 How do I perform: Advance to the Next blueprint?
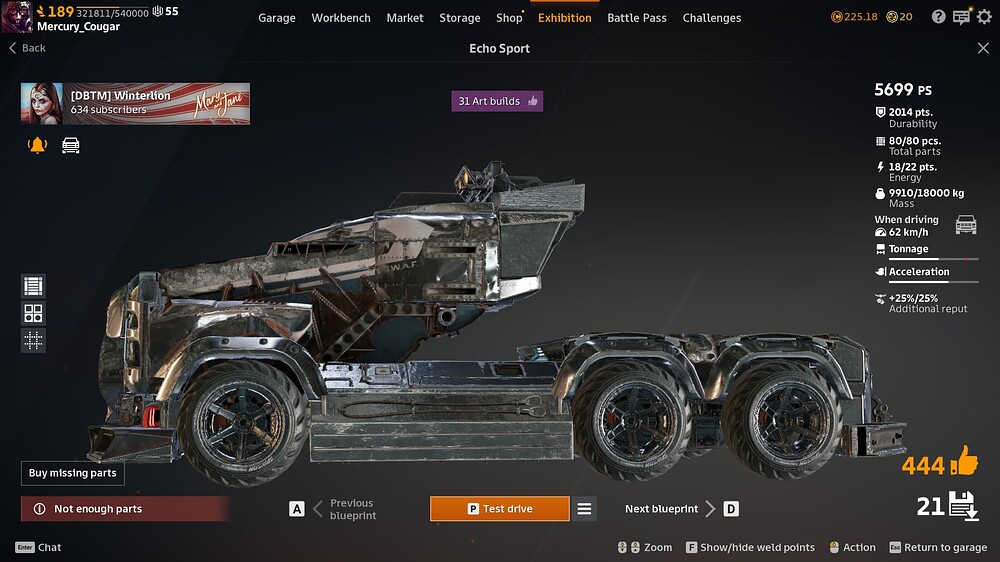(x=671, y=509)
